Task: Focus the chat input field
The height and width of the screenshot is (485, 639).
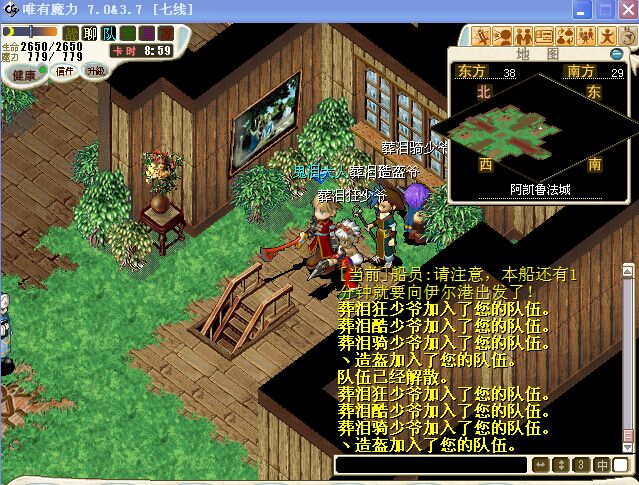Action: [430, 465]
